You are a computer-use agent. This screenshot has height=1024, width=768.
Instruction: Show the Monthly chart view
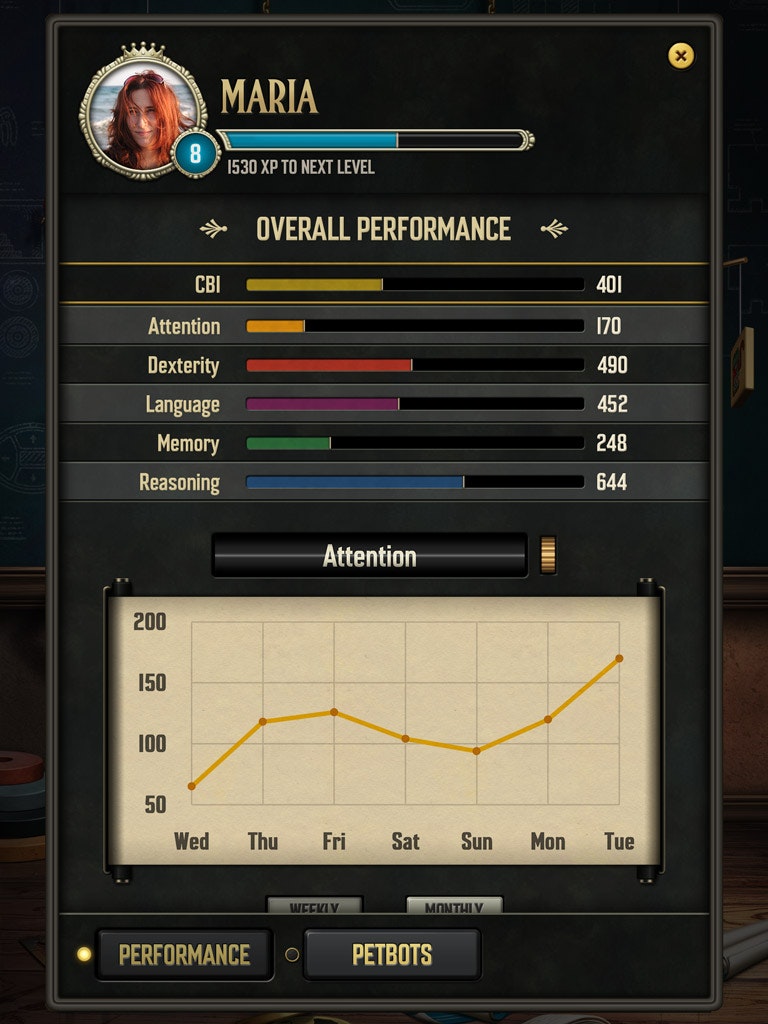pos(453,906)
